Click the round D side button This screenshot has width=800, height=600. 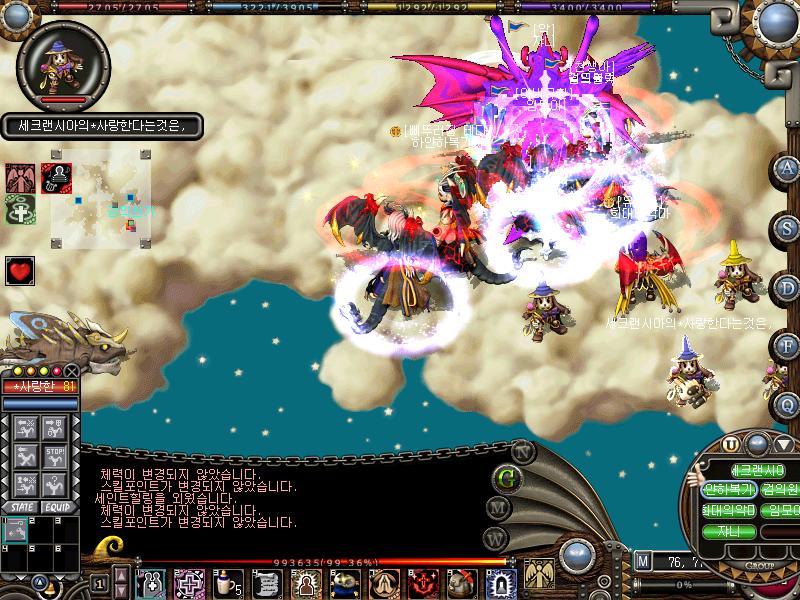[788, 287]
